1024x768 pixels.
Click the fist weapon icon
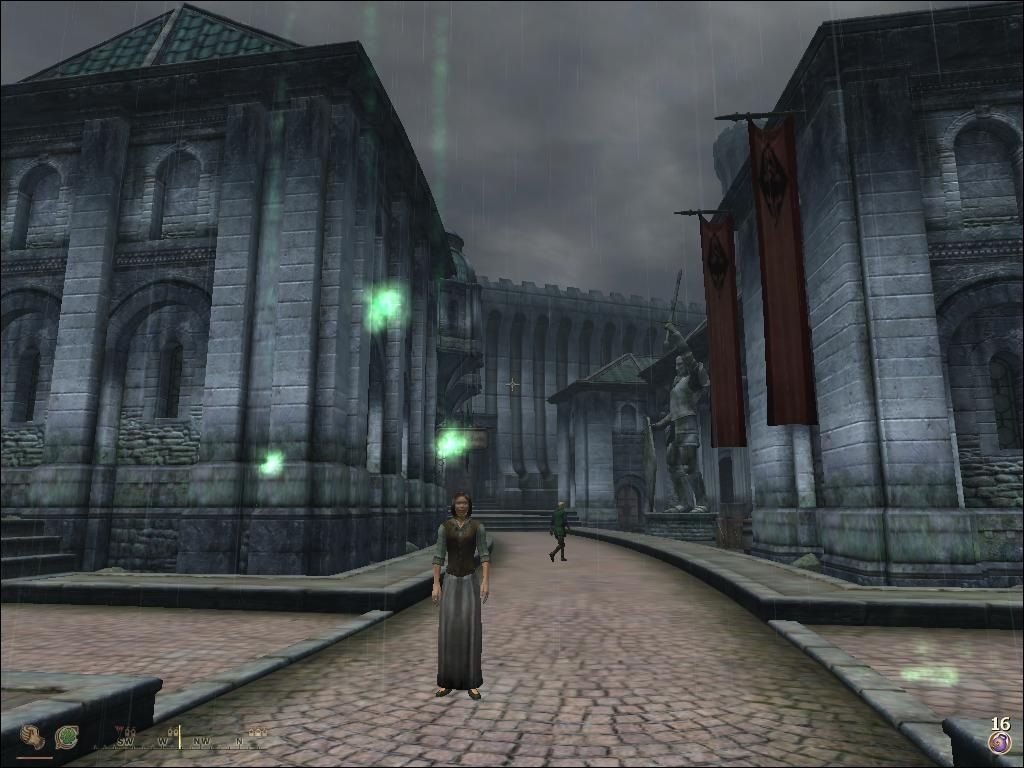pos(33,738)
